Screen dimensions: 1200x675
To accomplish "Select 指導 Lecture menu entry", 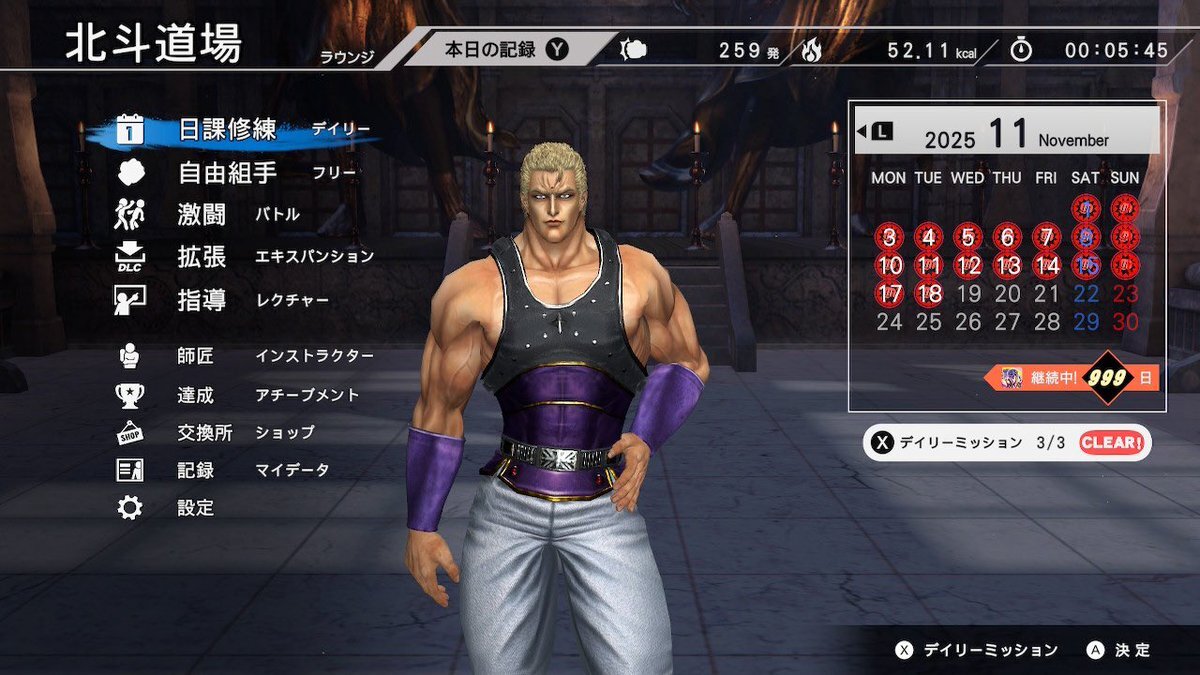I will [202, 299].
